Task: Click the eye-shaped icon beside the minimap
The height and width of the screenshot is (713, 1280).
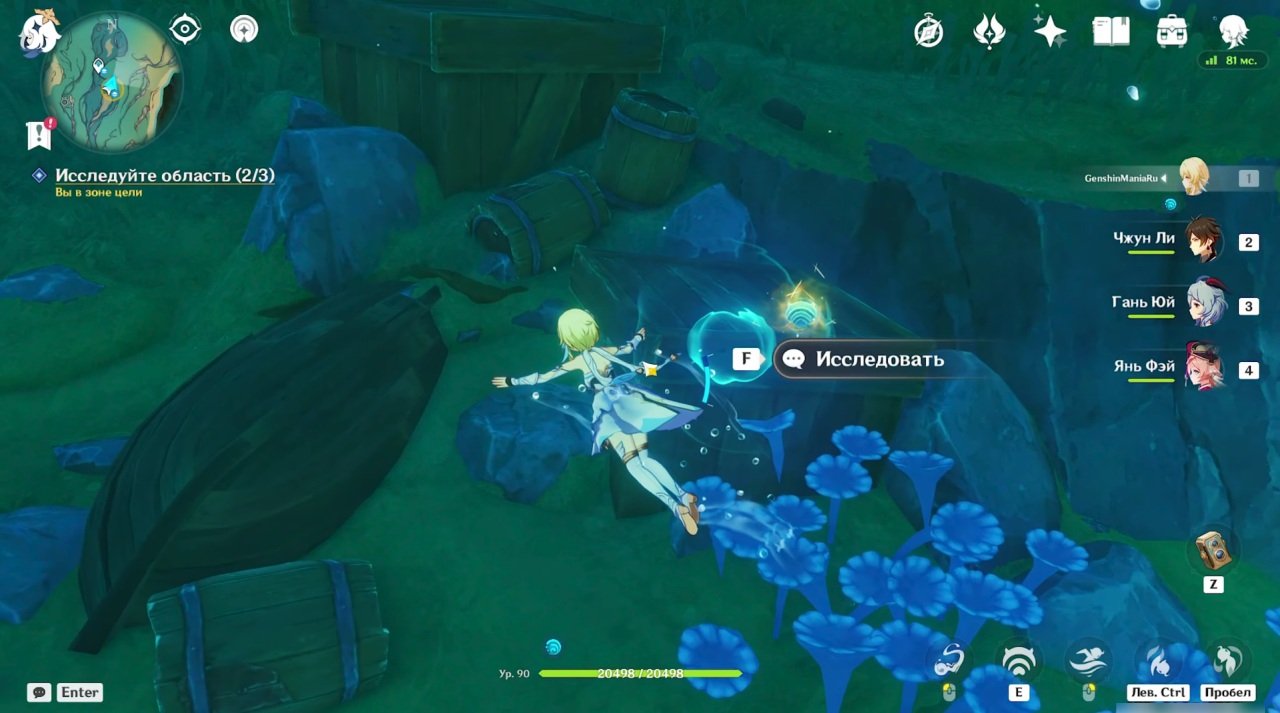Action: point(185,29)
